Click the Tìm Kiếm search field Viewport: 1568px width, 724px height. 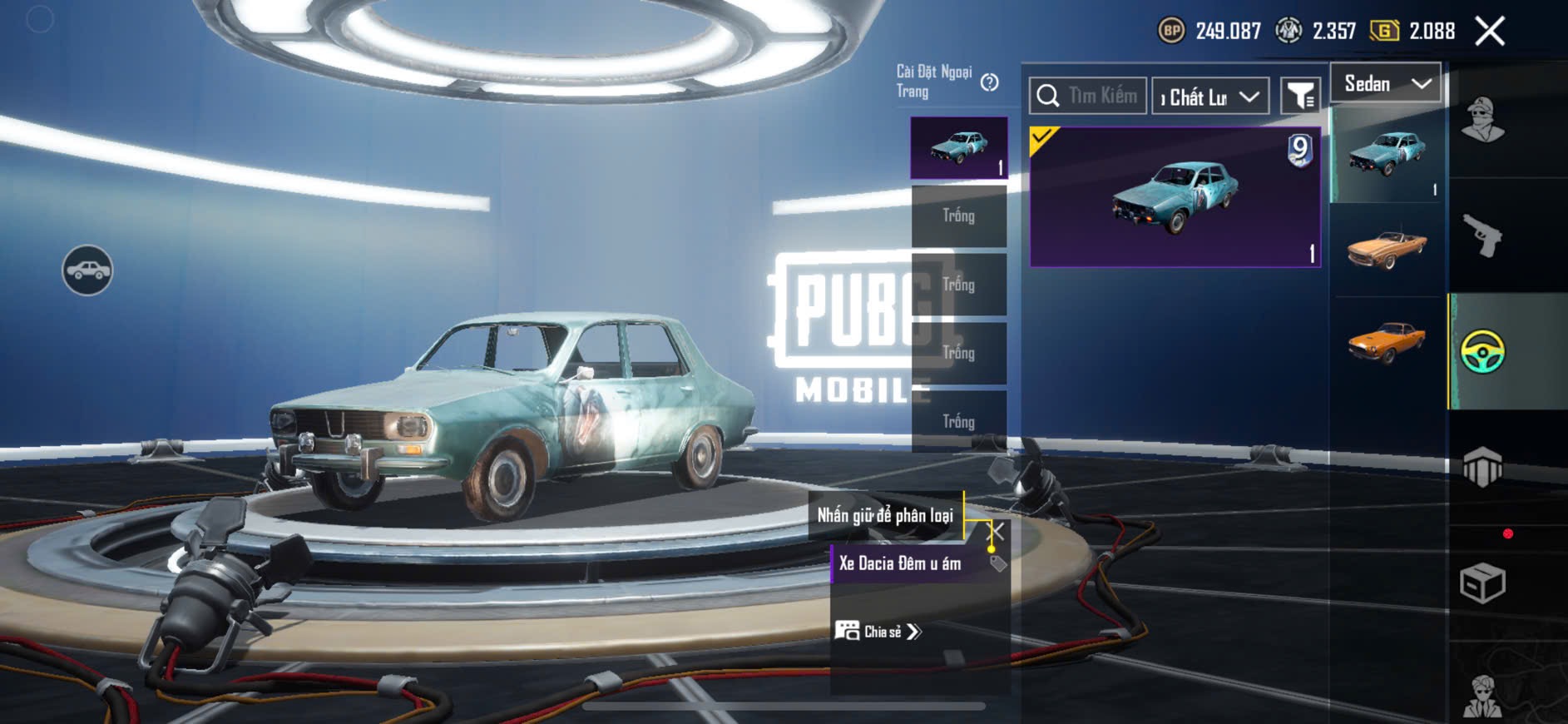1101,96
